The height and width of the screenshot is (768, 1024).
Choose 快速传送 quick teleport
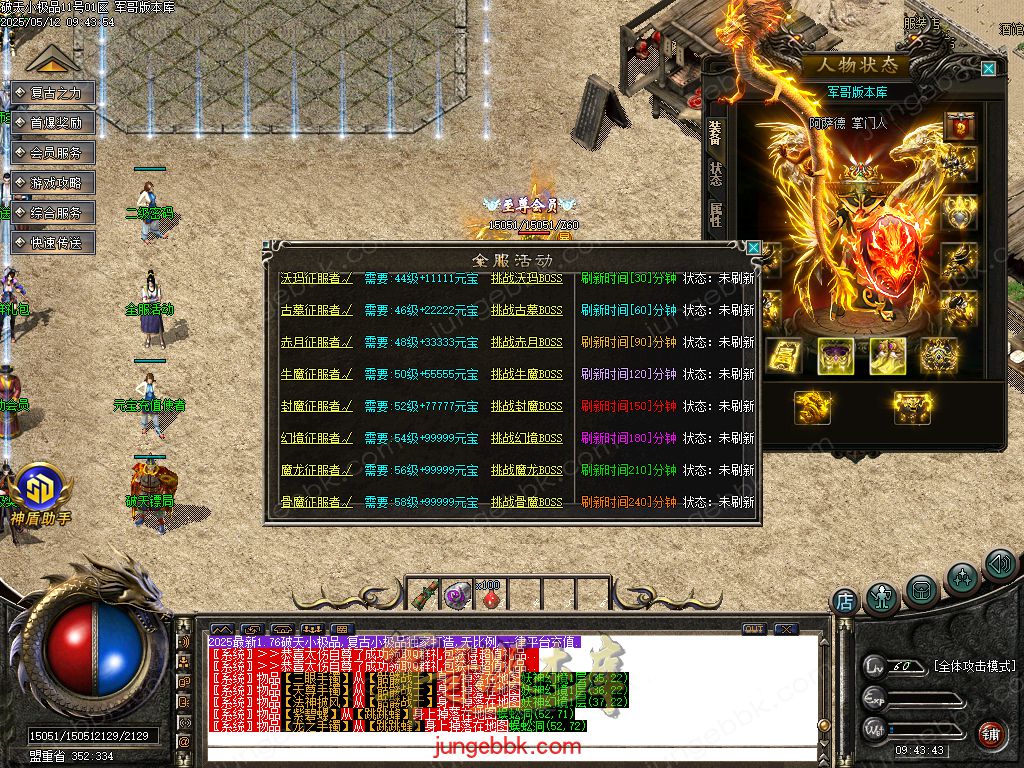tap(55, 243)
